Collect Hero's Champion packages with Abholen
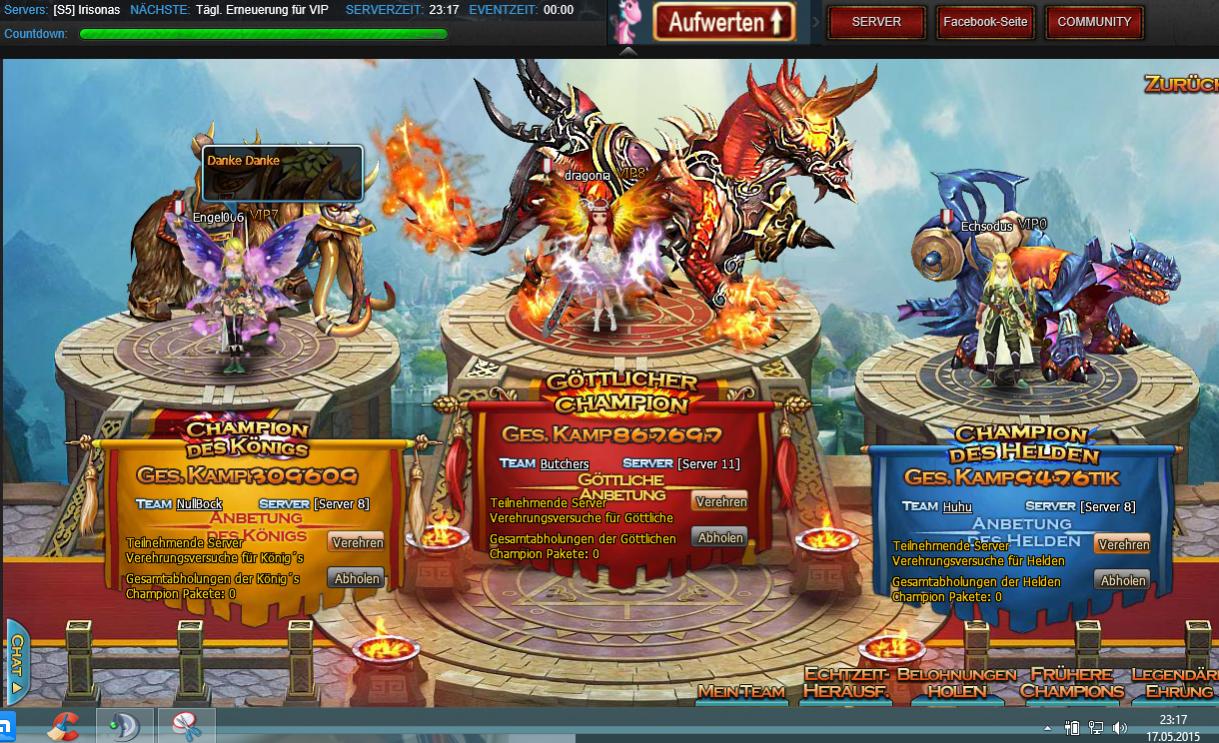Screen dimensions: 1219x743 tap(1122, 580)
